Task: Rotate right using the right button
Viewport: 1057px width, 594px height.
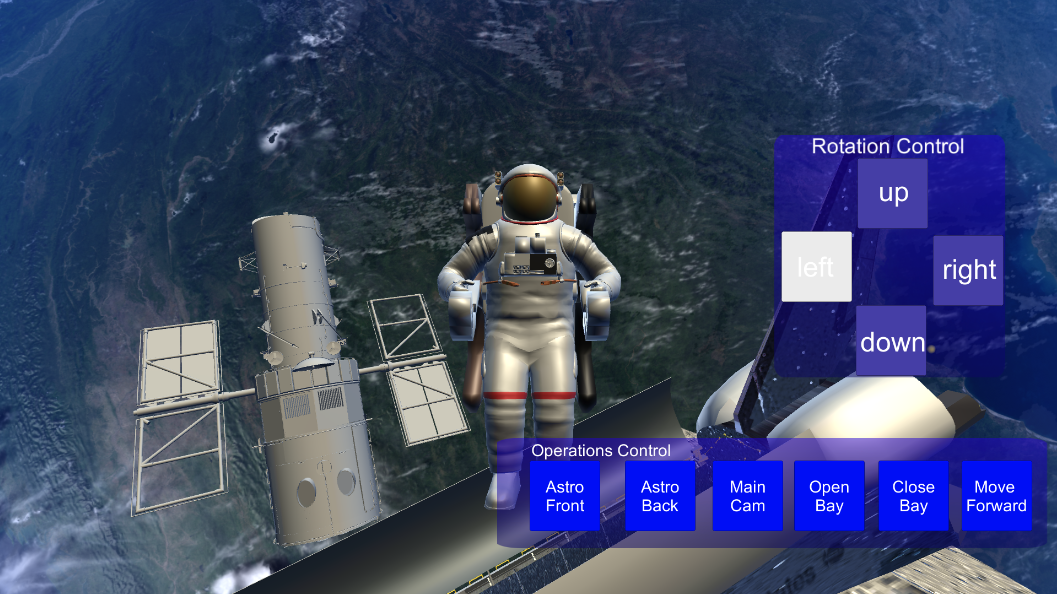Action: click(x=968, y=270)
